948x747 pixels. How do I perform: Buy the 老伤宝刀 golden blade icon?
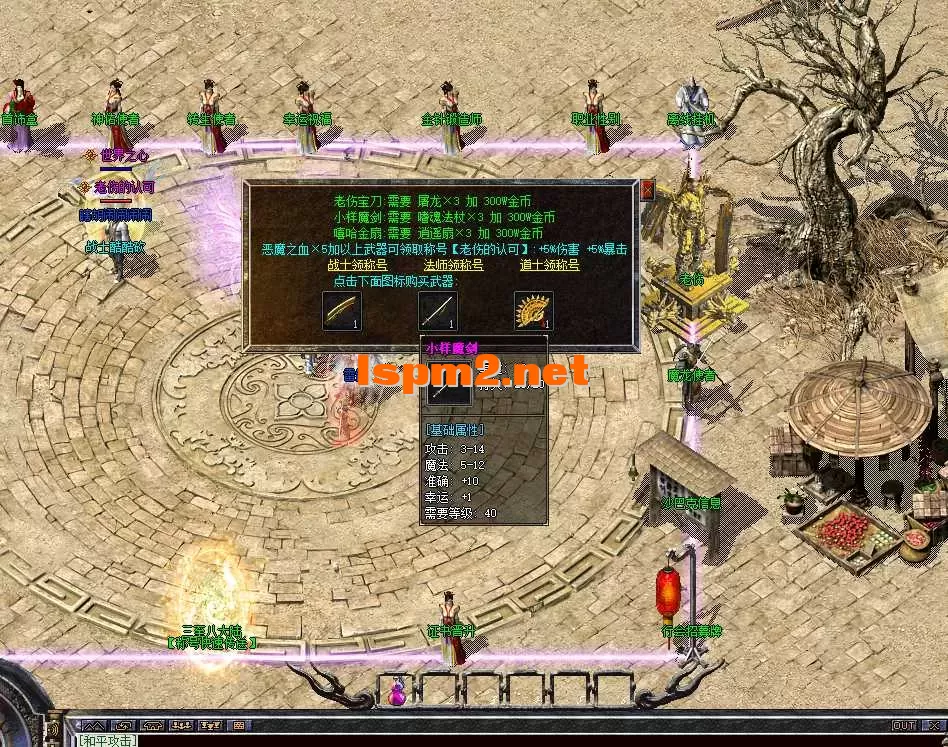point(342,311)
